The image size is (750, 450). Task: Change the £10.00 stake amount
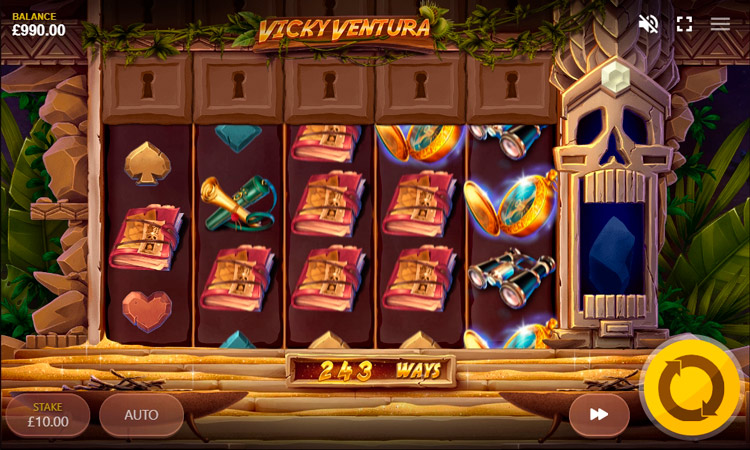pos(48,415)
